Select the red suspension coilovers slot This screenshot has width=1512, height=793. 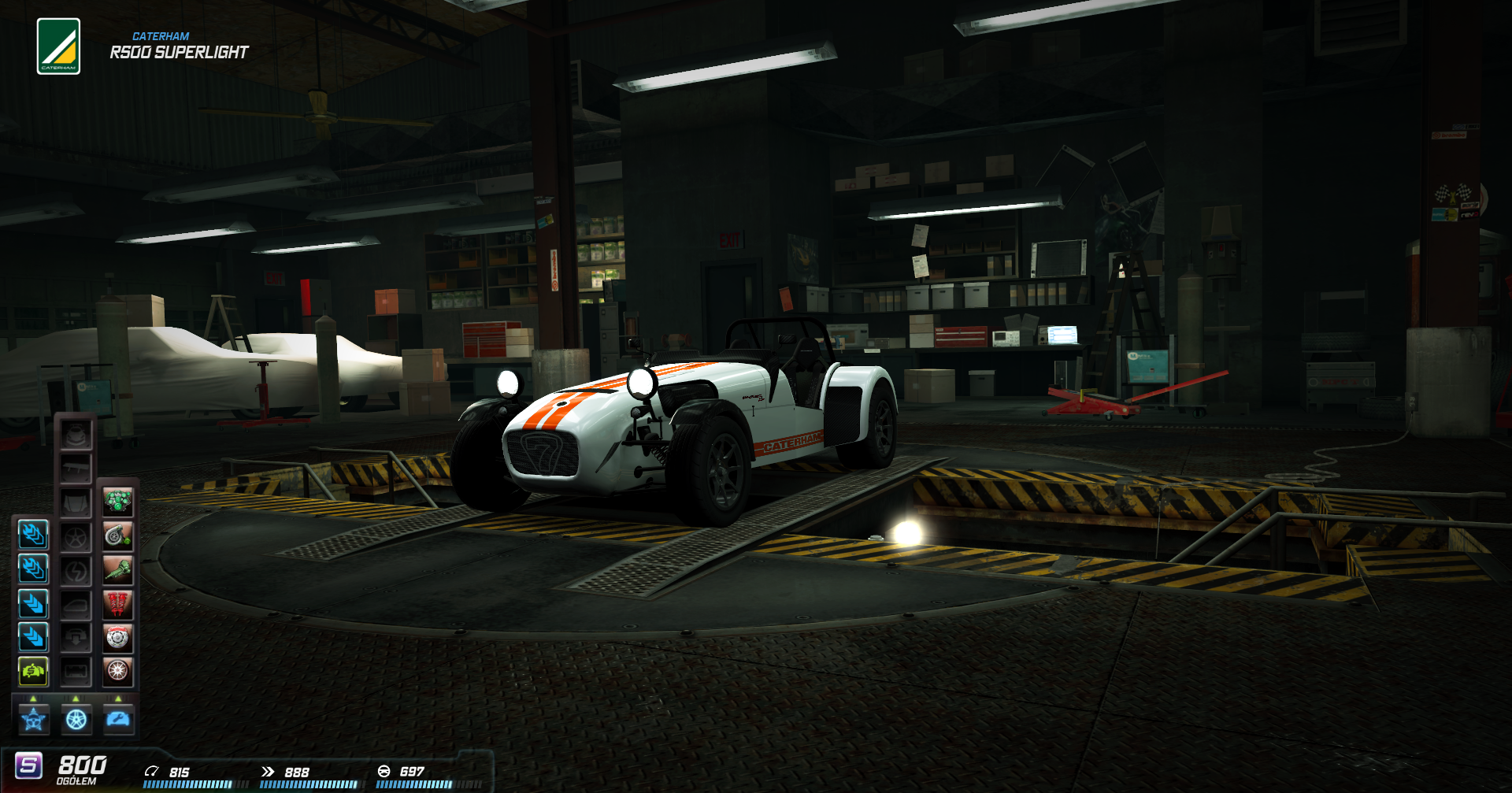pyautogui.click(x=118, y=604)
